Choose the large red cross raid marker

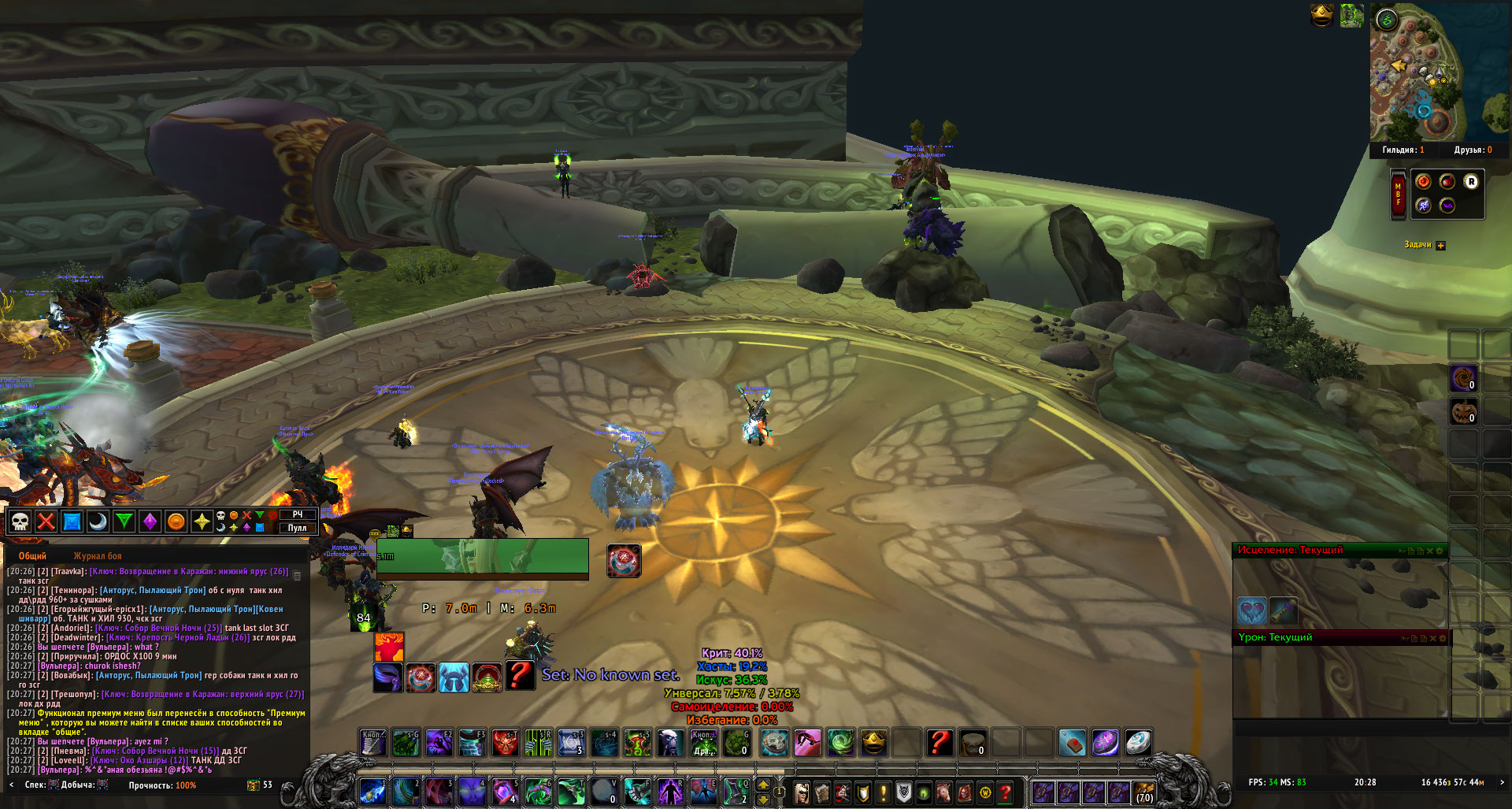(x=46, y=521)
